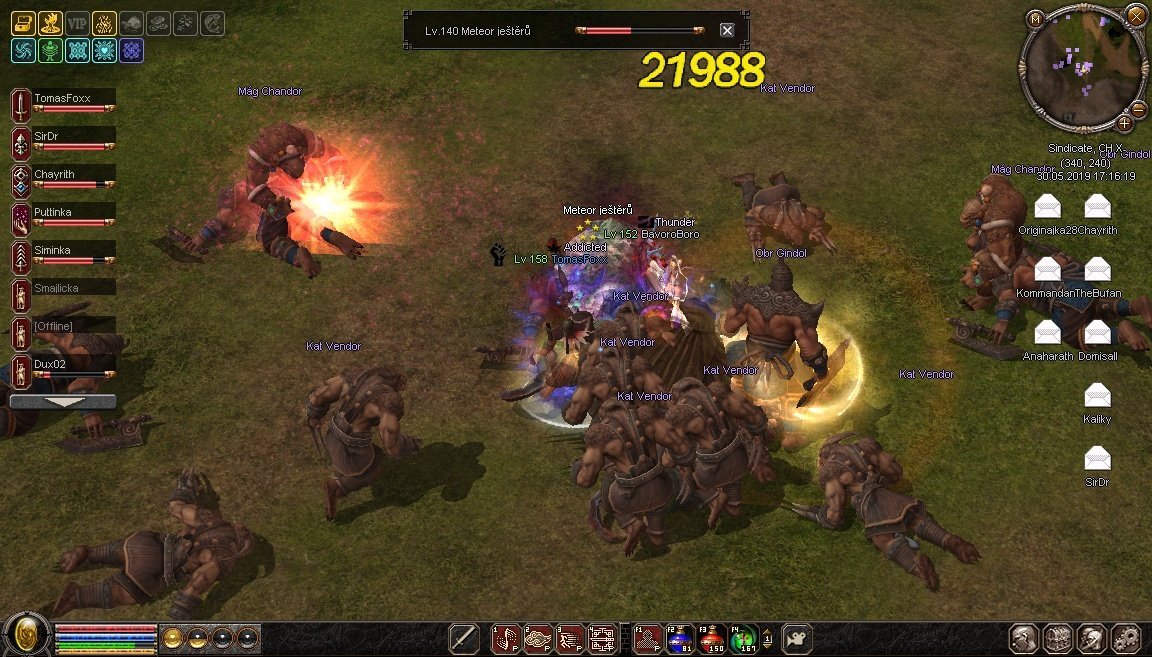Expand the party list down arrow
Viewport: 1152px width, 657px height.
pos(62,401)
